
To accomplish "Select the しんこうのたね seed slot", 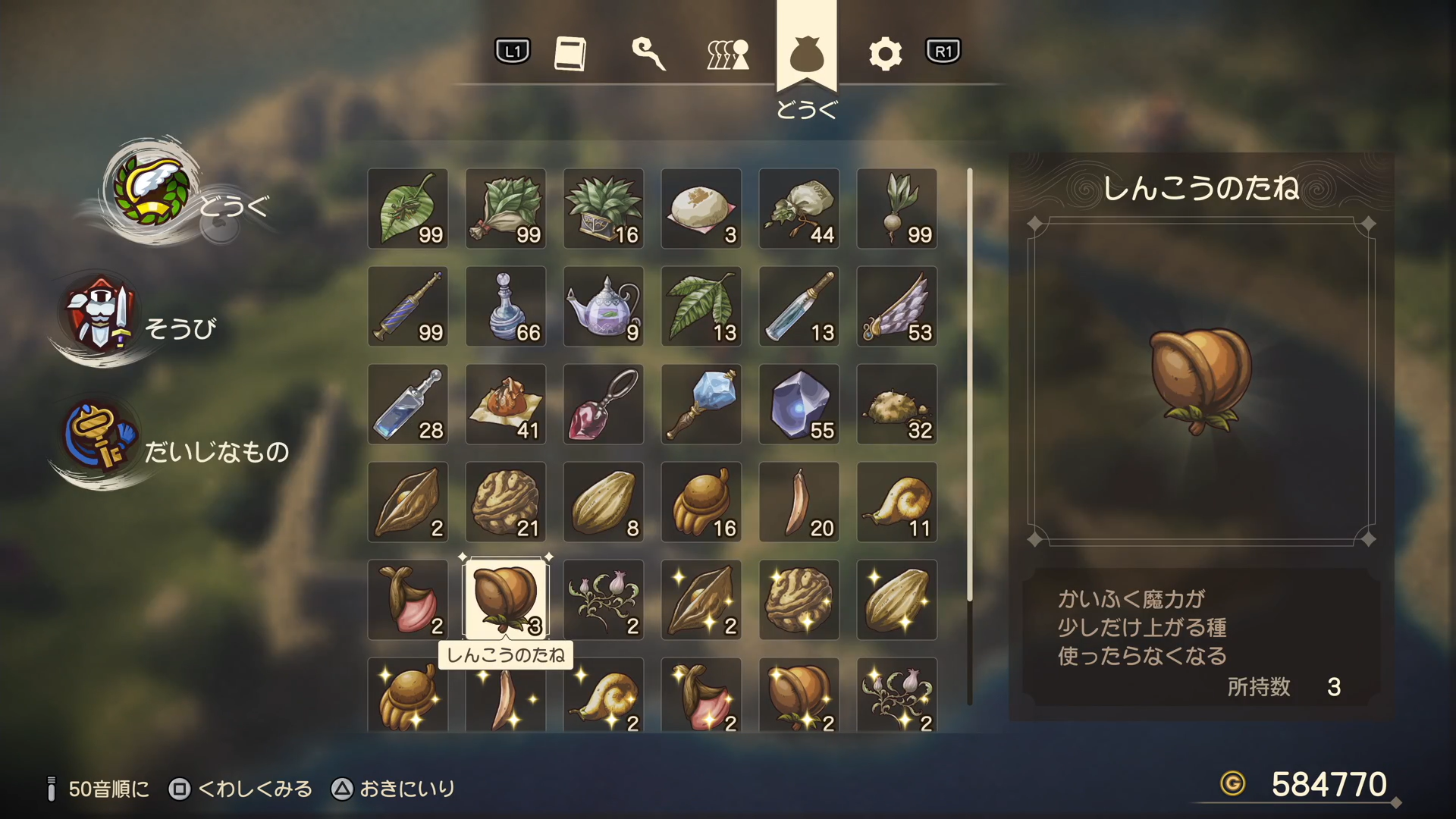I will (506, 600).
